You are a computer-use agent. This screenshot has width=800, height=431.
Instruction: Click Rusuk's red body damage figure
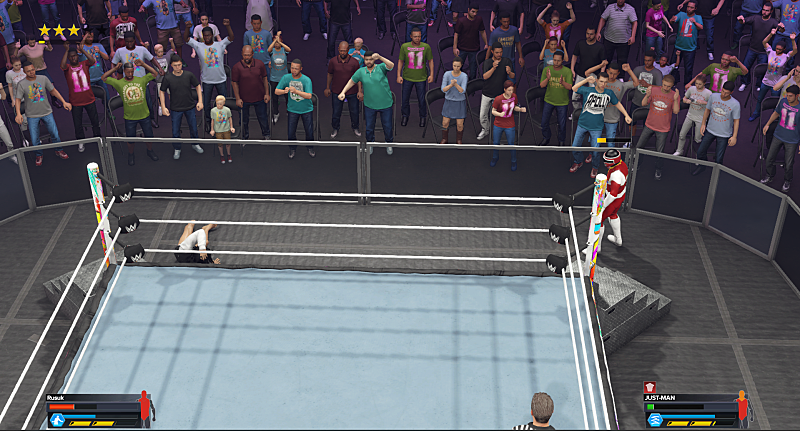coord(146,408)
